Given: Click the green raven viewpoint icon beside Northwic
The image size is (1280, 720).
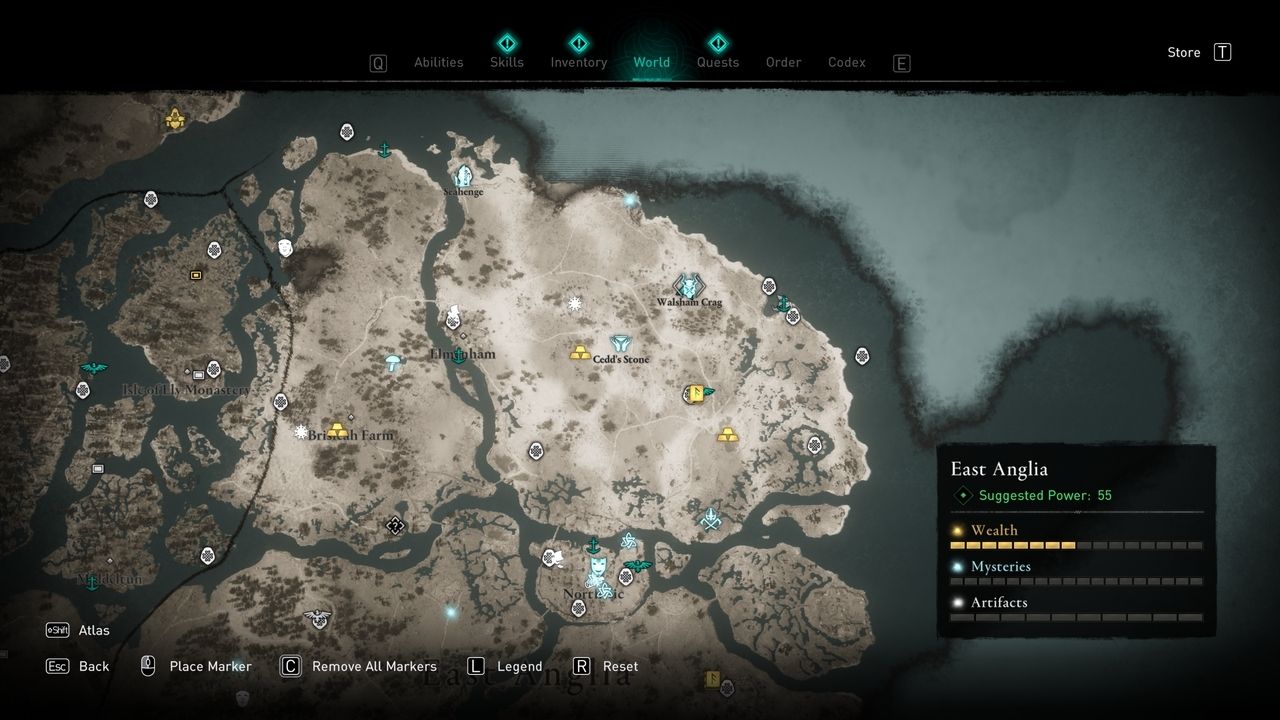Looking at the screenshot, I should 638,564.
